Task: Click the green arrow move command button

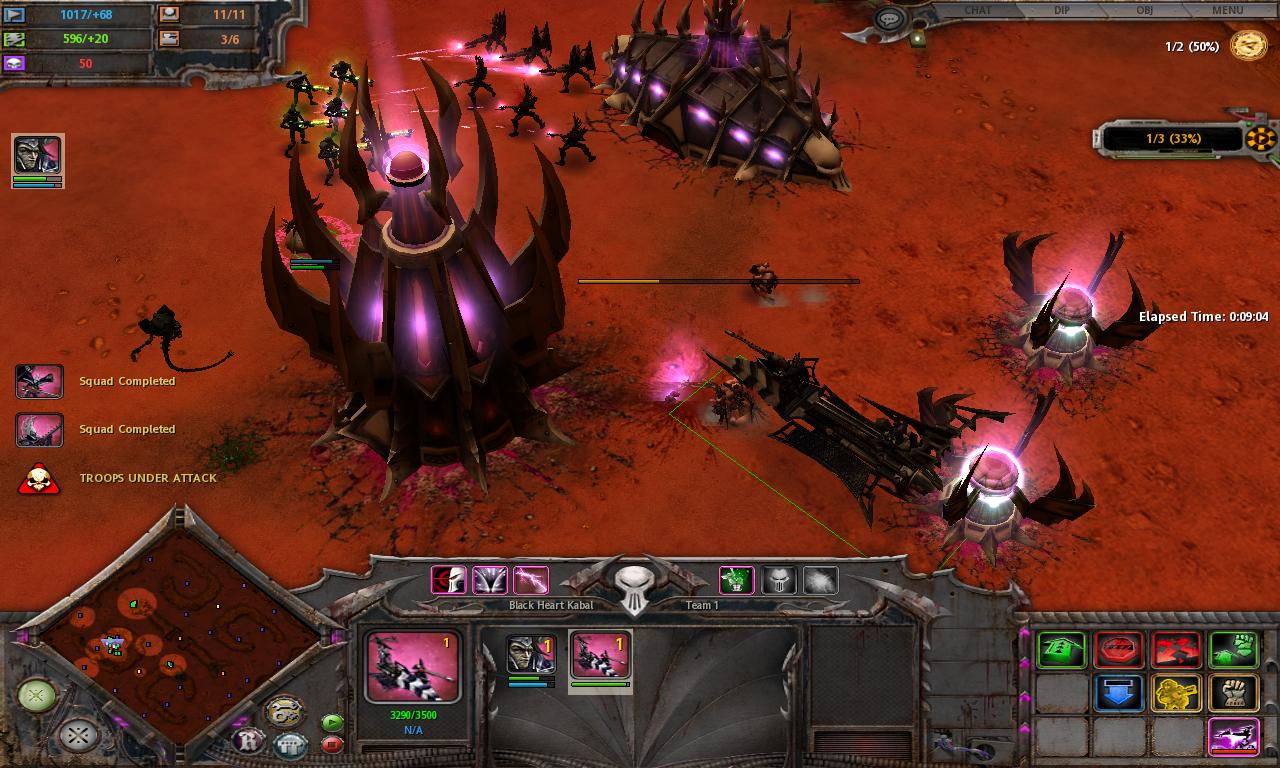Action: pyautogui.click(x=1061, y=650)
